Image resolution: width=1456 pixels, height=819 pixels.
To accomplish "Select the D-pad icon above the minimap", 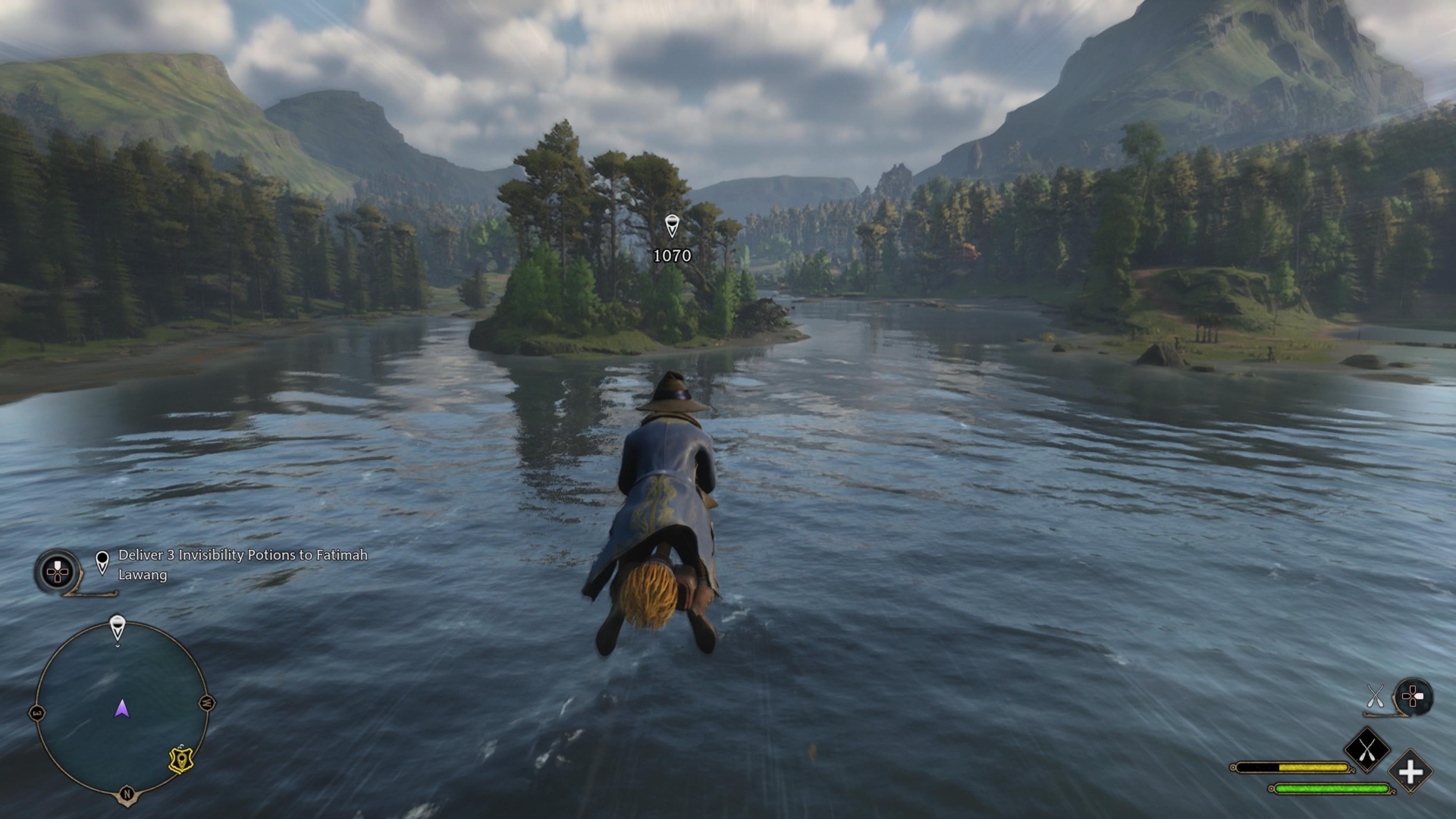I will tap(58, 571).
